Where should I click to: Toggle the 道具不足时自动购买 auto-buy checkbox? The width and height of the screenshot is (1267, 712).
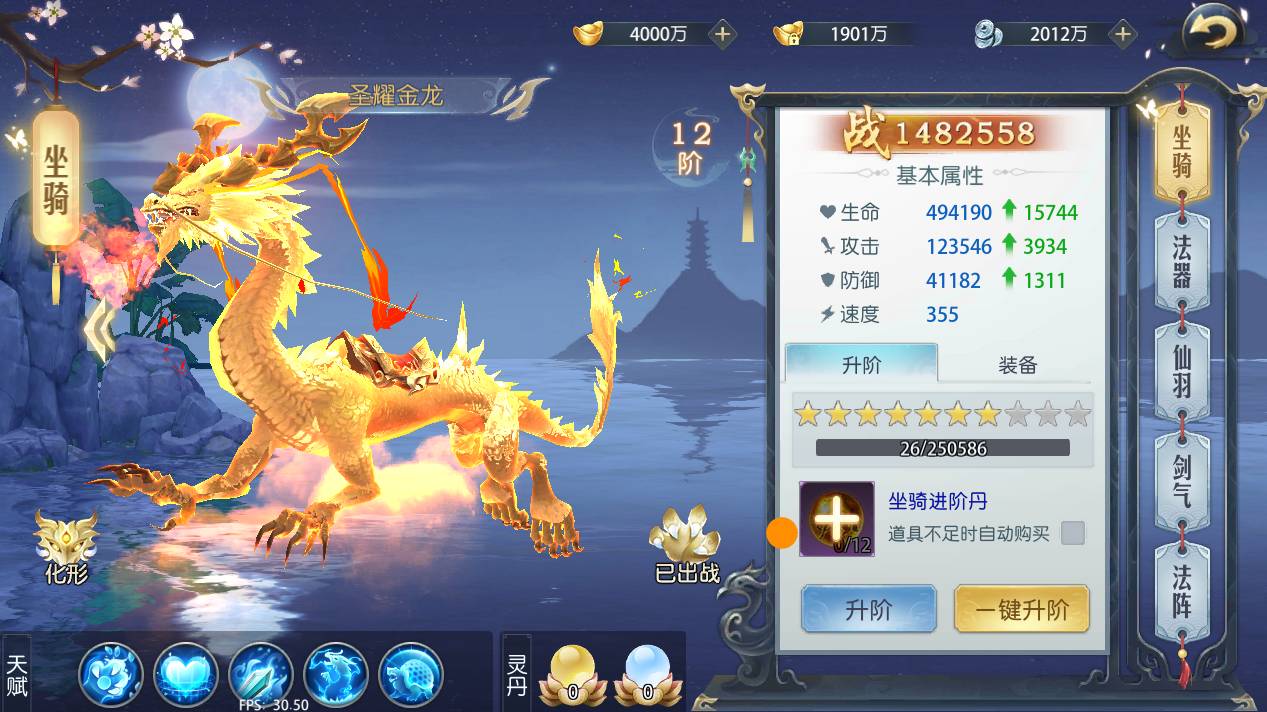tap(1072, 533)
